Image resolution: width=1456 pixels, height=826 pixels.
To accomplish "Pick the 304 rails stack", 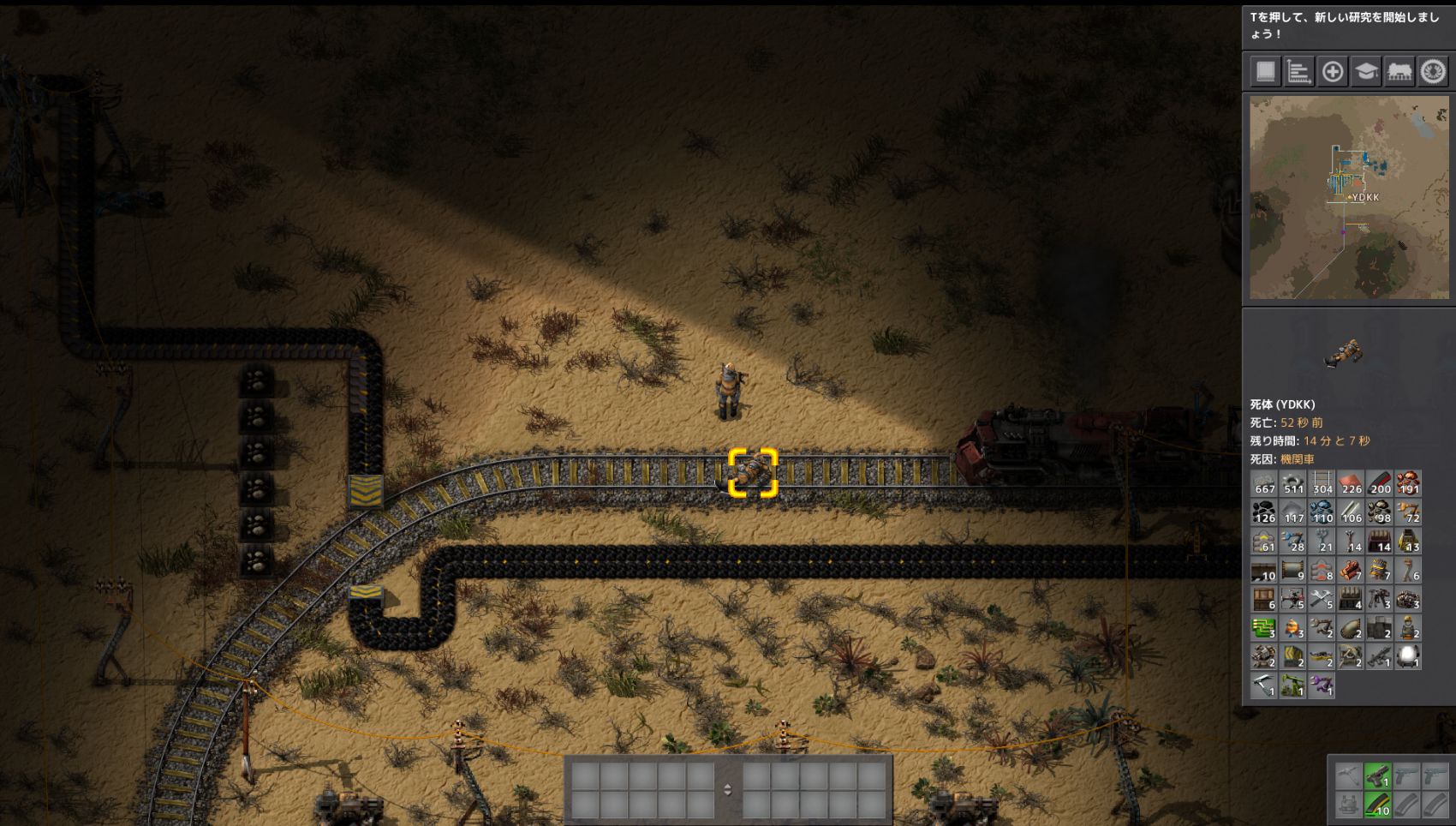I will [1322, 483].
